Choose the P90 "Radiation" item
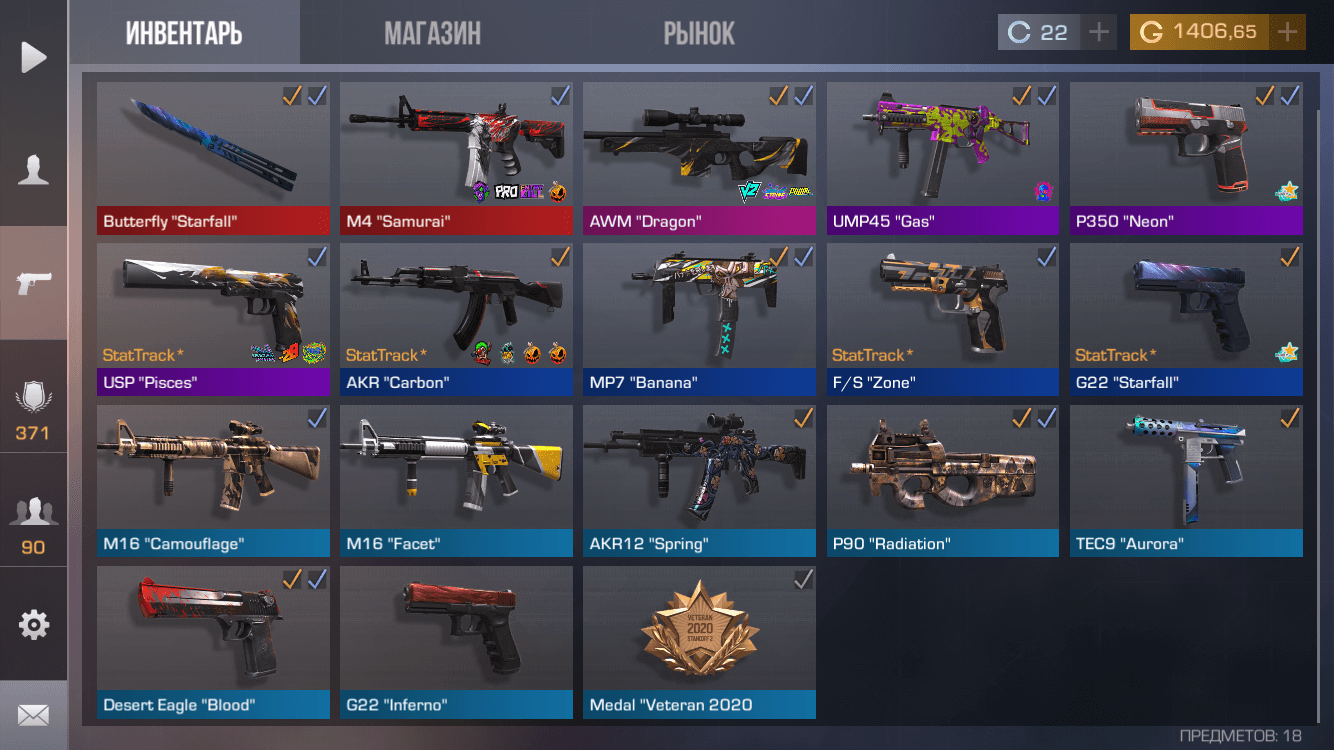The height and width of the screenshot is (750, 1334). coord(942,481)
